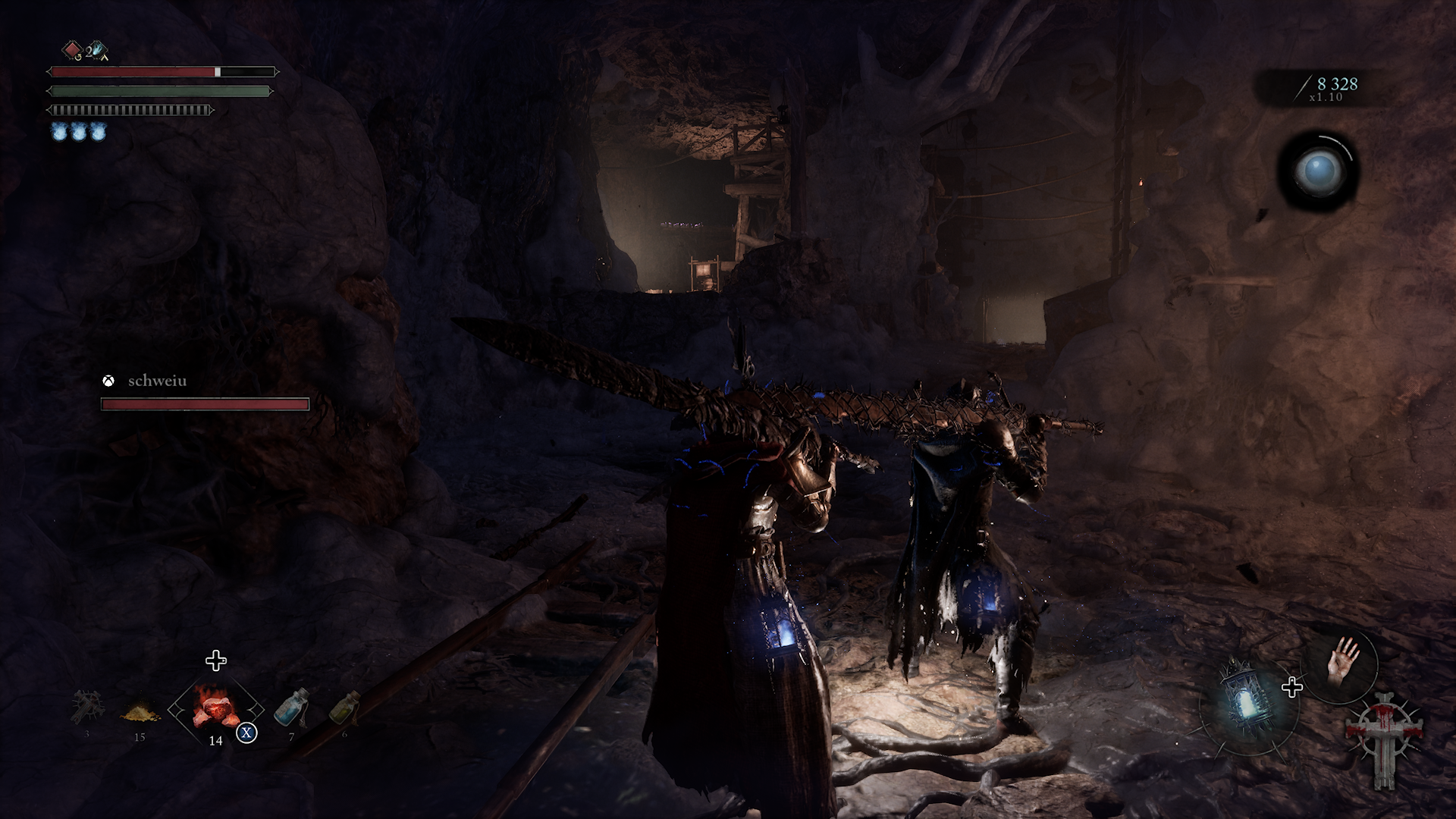Screen dimensions: 1456x819
Task: Click the blue eye orb indicator
Action: 1319,171
